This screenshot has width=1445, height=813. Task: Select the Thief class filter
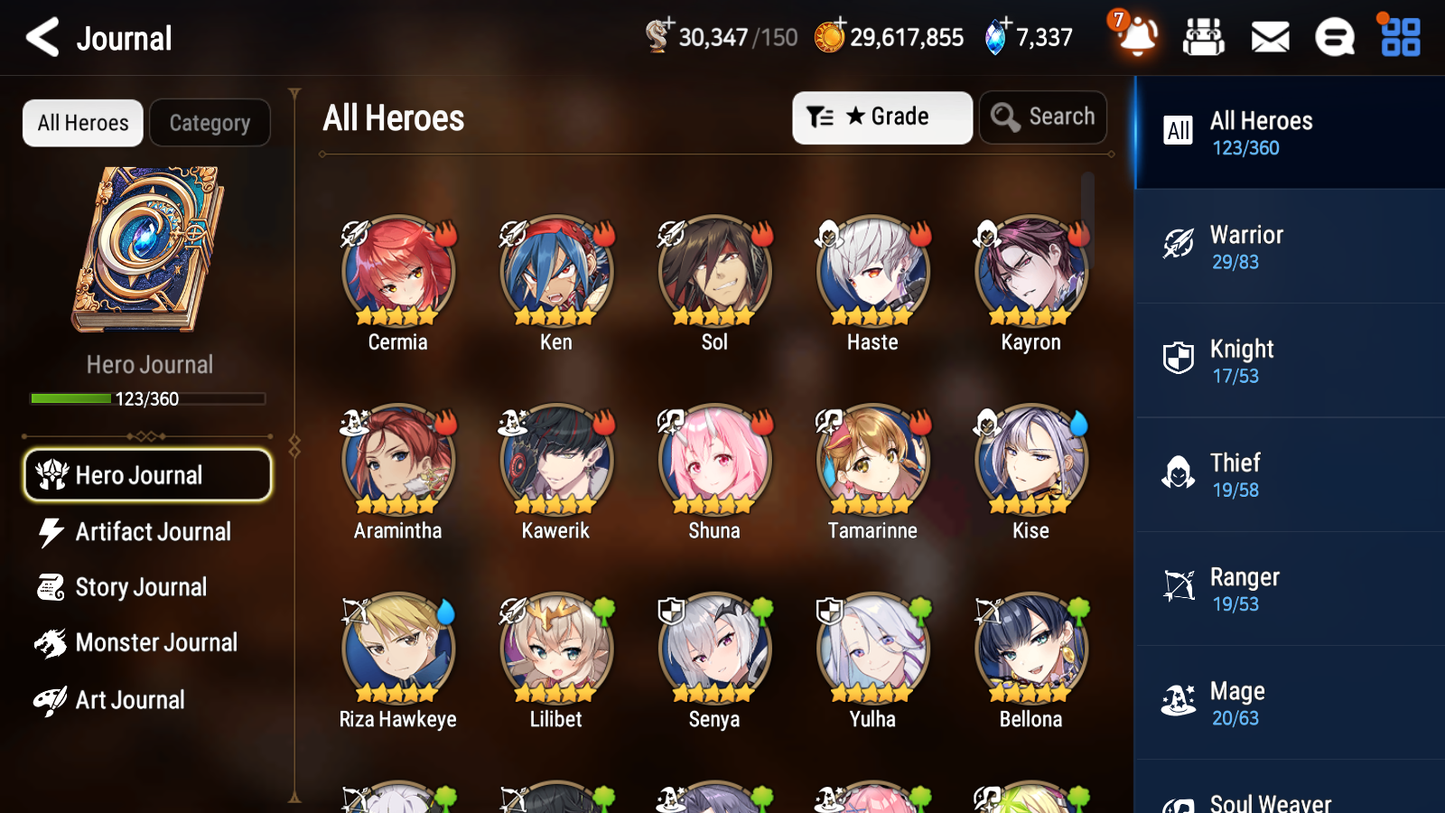tap(1290, 474)
